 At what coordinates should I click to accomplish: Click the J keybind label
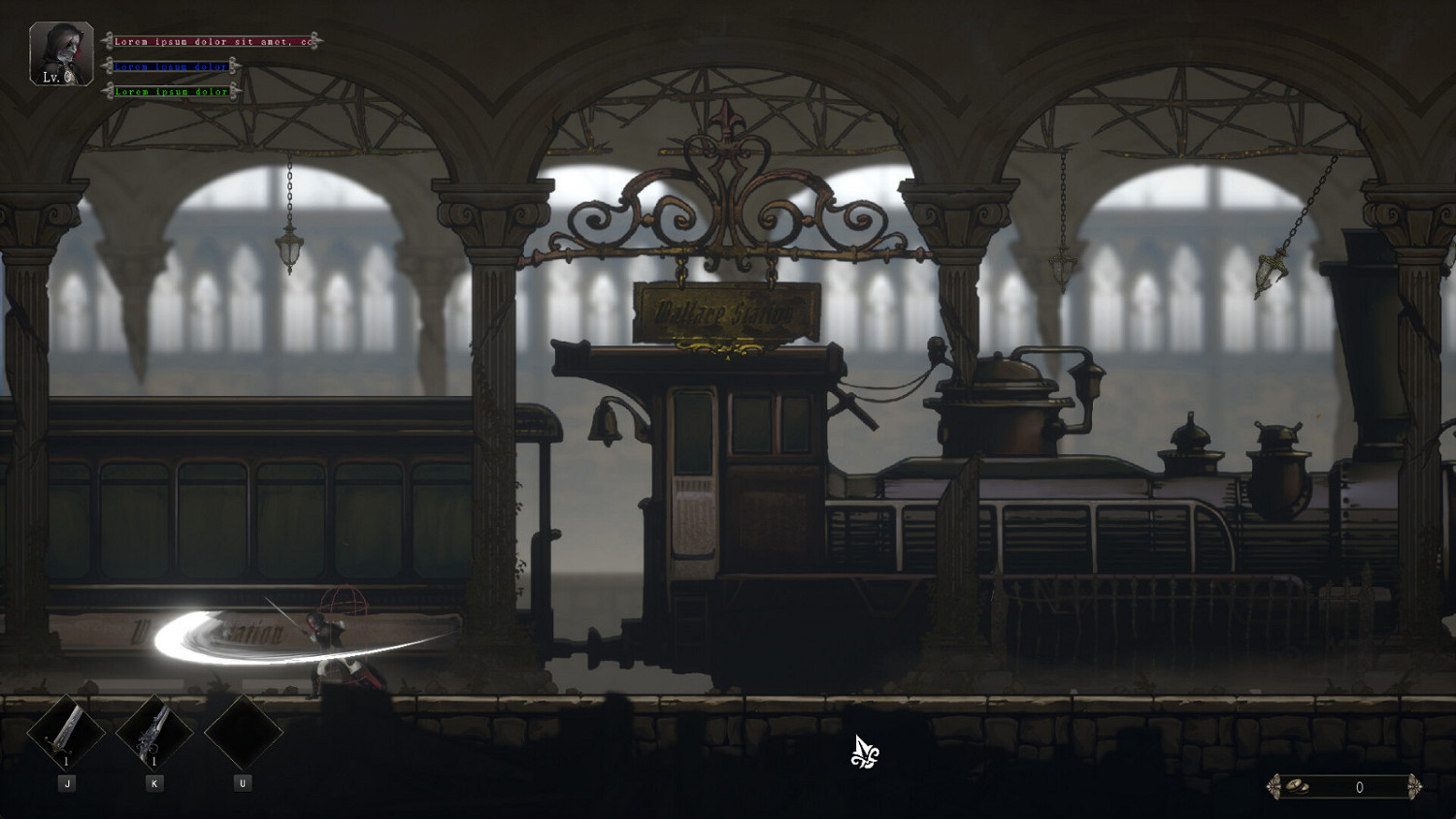coord(66,783)
